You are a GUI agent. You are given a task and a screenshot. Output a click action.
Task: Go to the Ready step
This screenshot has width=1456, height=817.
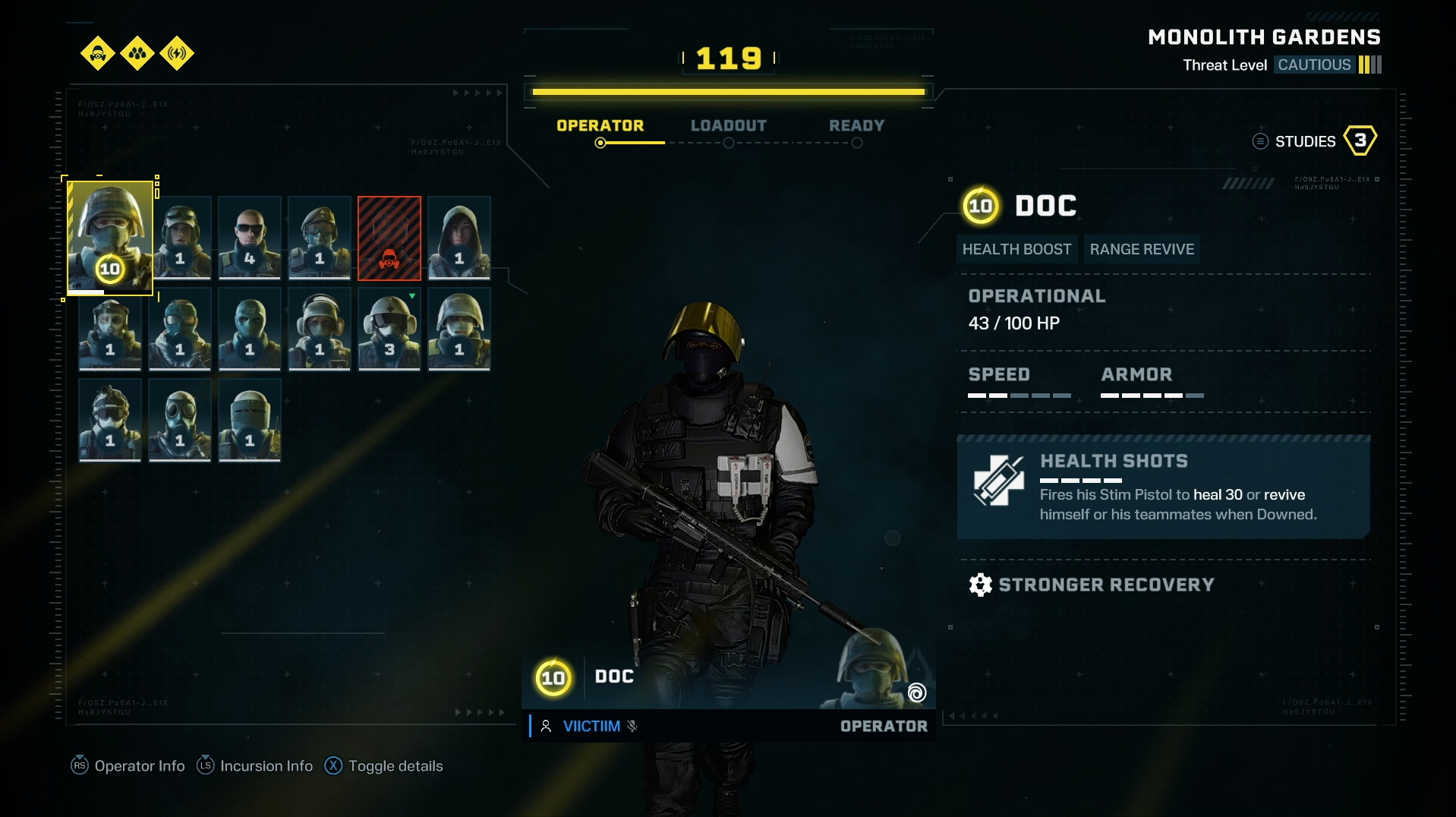click(856, 126)
